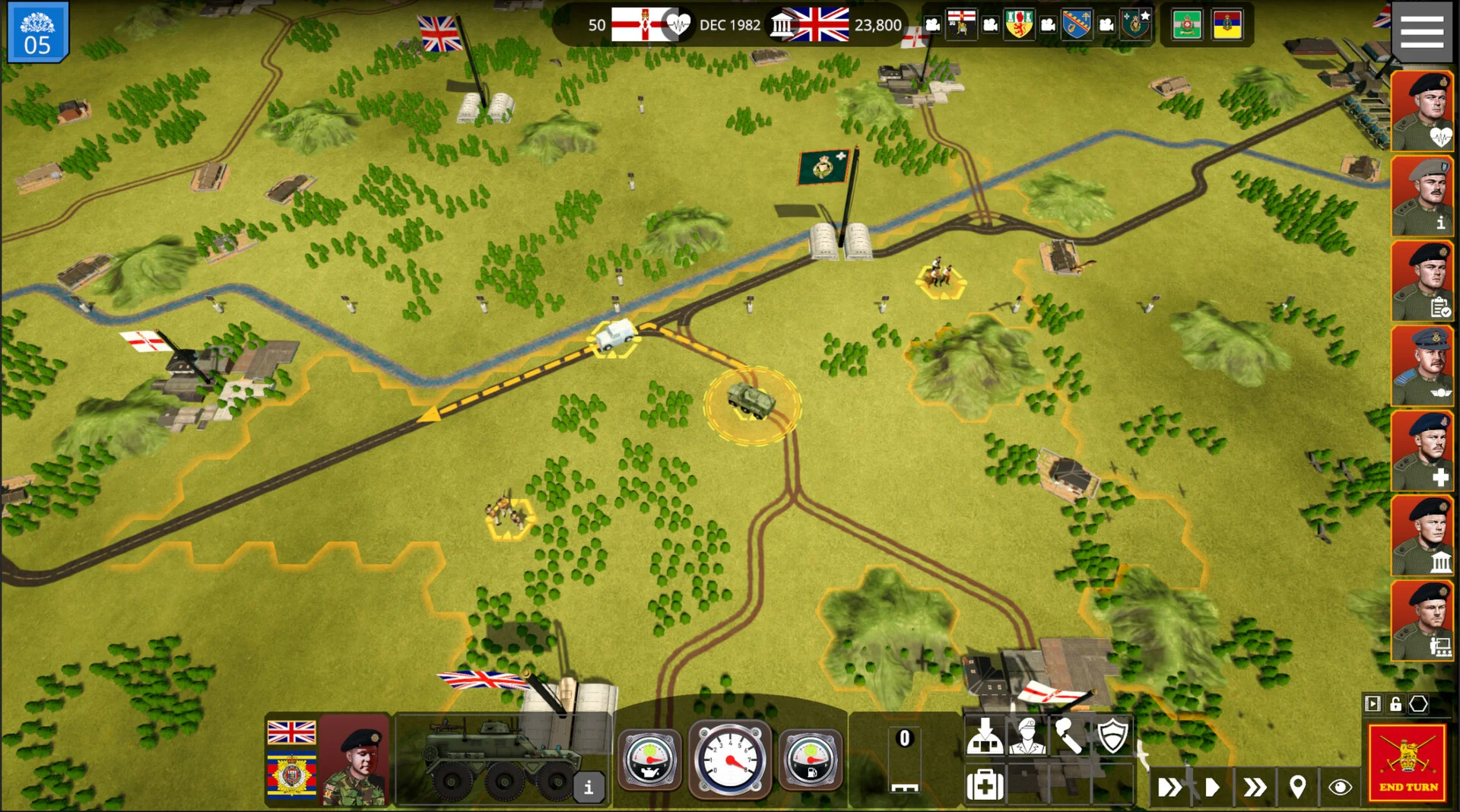The height and width of the screenshot is (812, 1460).
Task: Toggle the open padlock icon
Action: (x=1395, y=704)
